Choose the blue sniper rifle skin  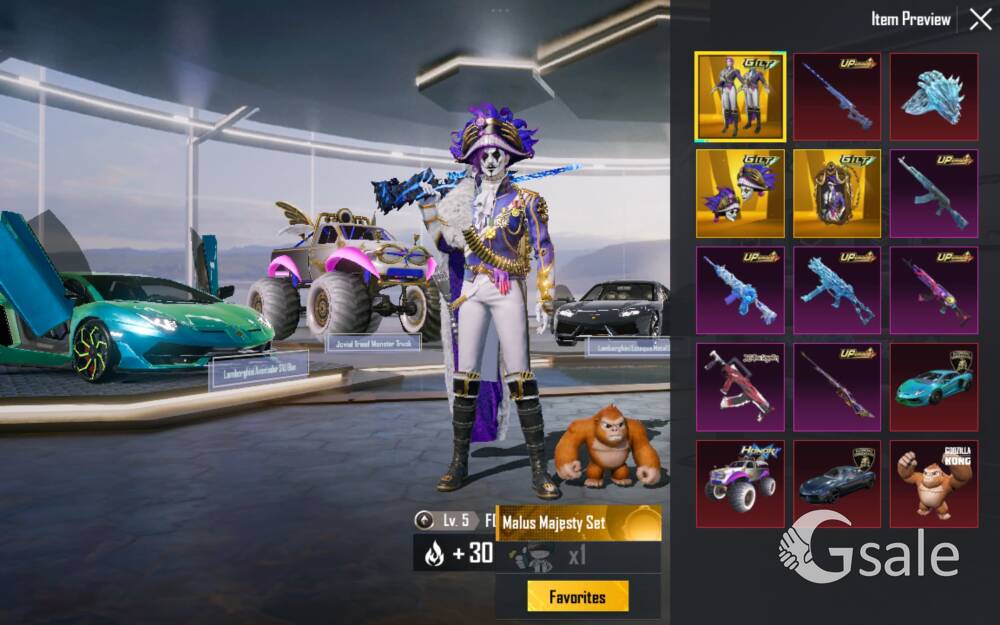(837, 97)
